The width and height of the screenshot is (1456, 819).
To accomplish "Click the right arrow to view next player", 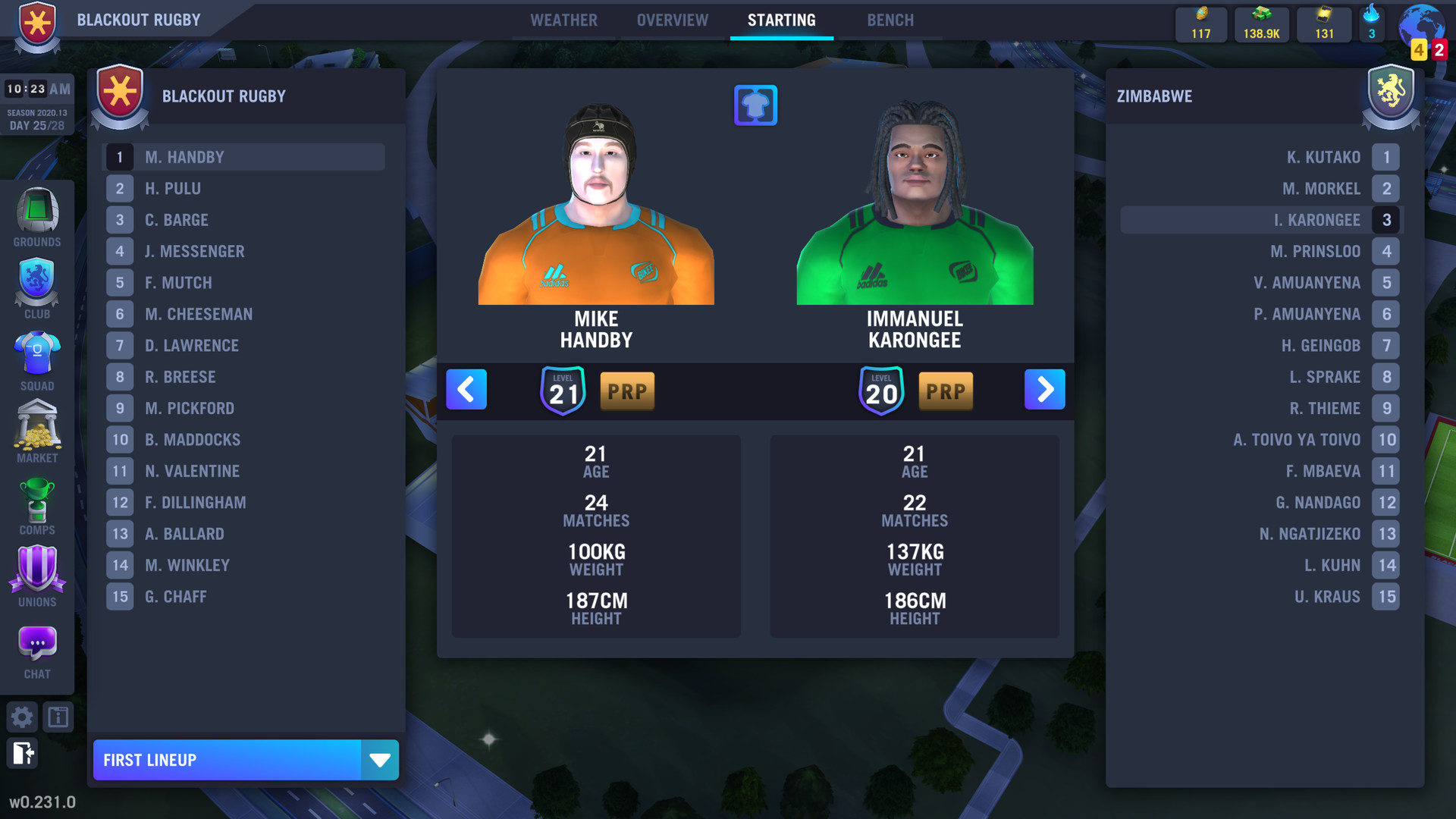I will (1045, 389).
